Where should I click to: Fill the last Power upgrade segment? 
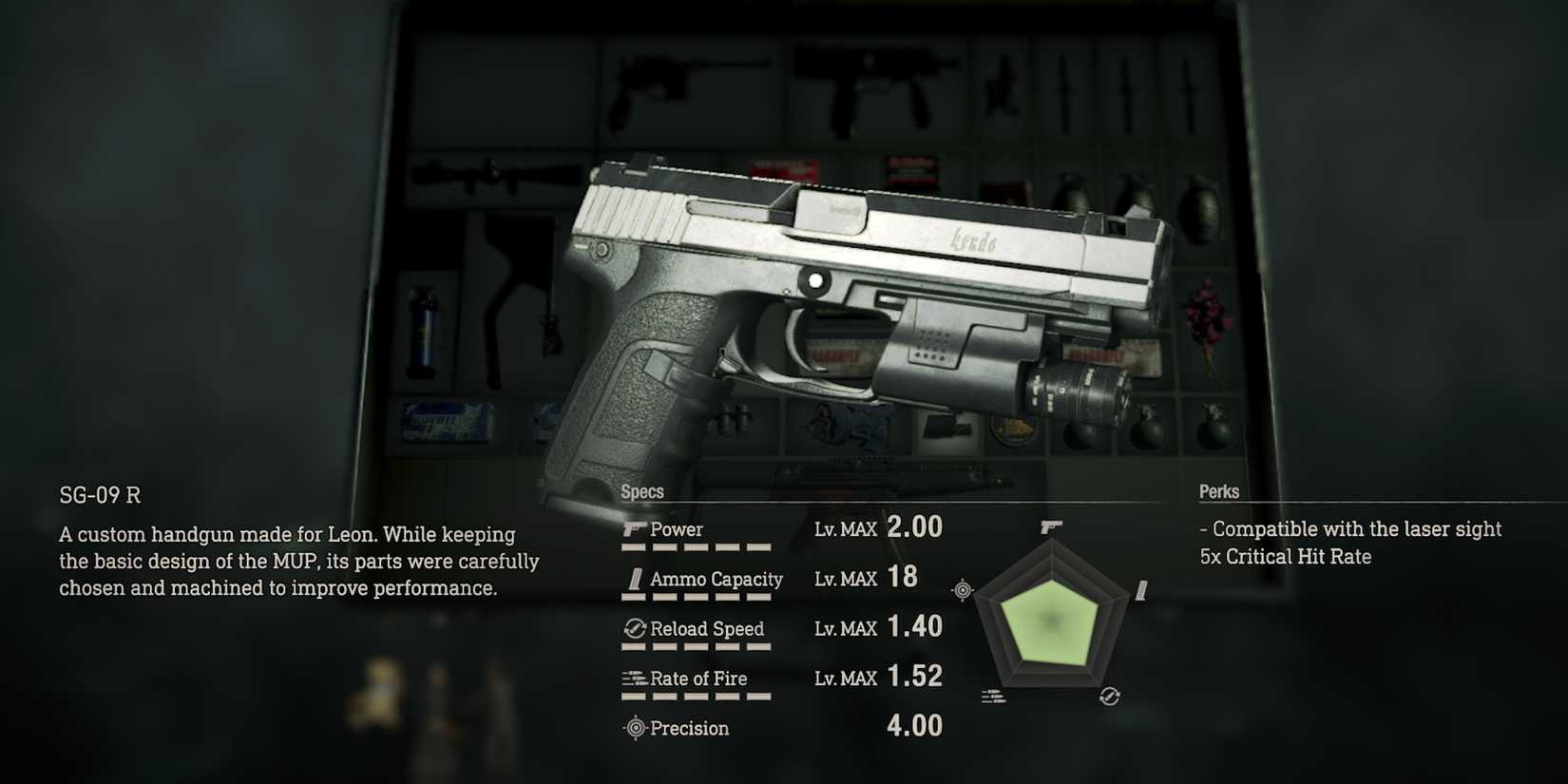tap(757, 546)
